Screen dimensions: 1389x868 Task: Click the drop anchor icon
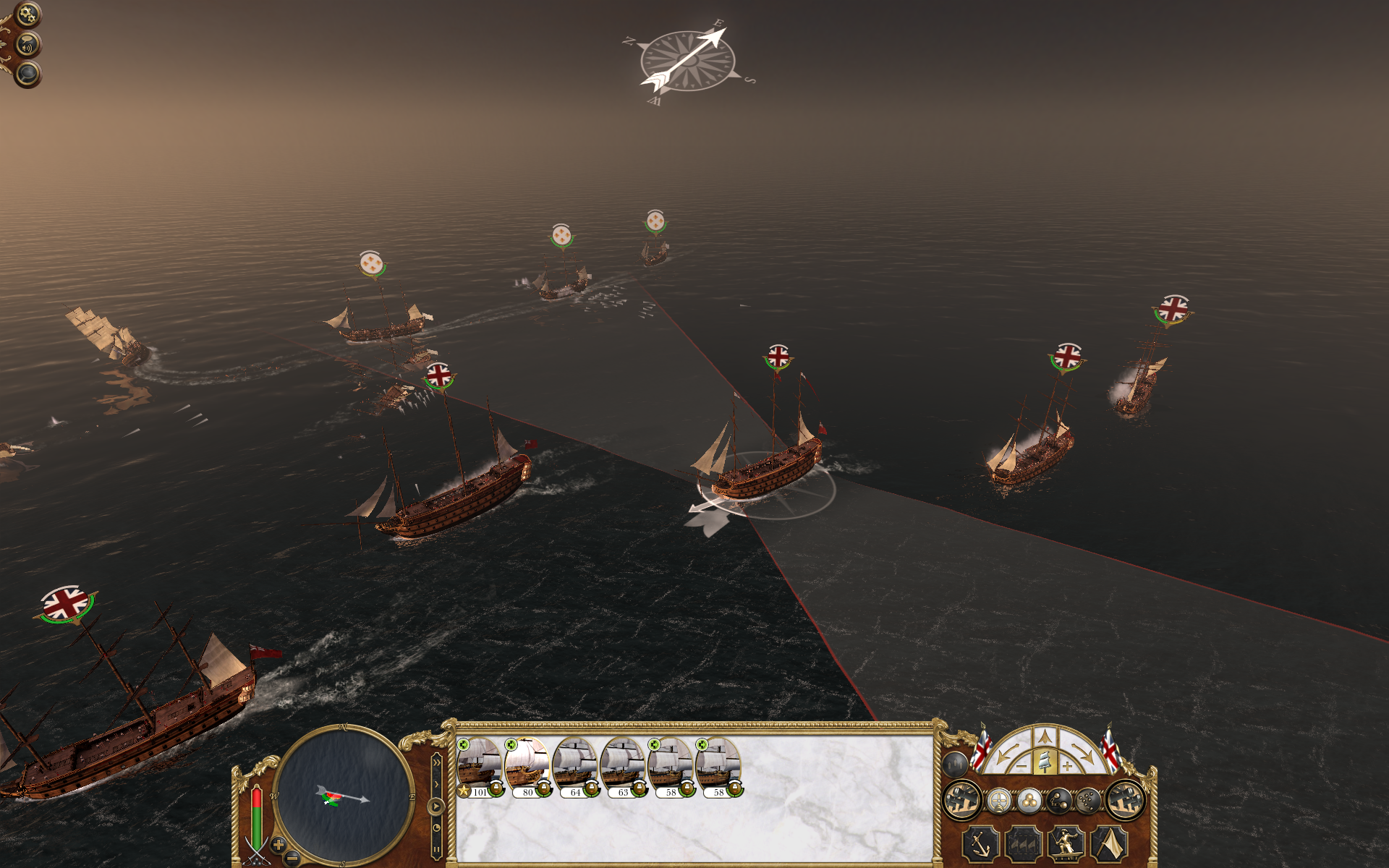point(980,845)
